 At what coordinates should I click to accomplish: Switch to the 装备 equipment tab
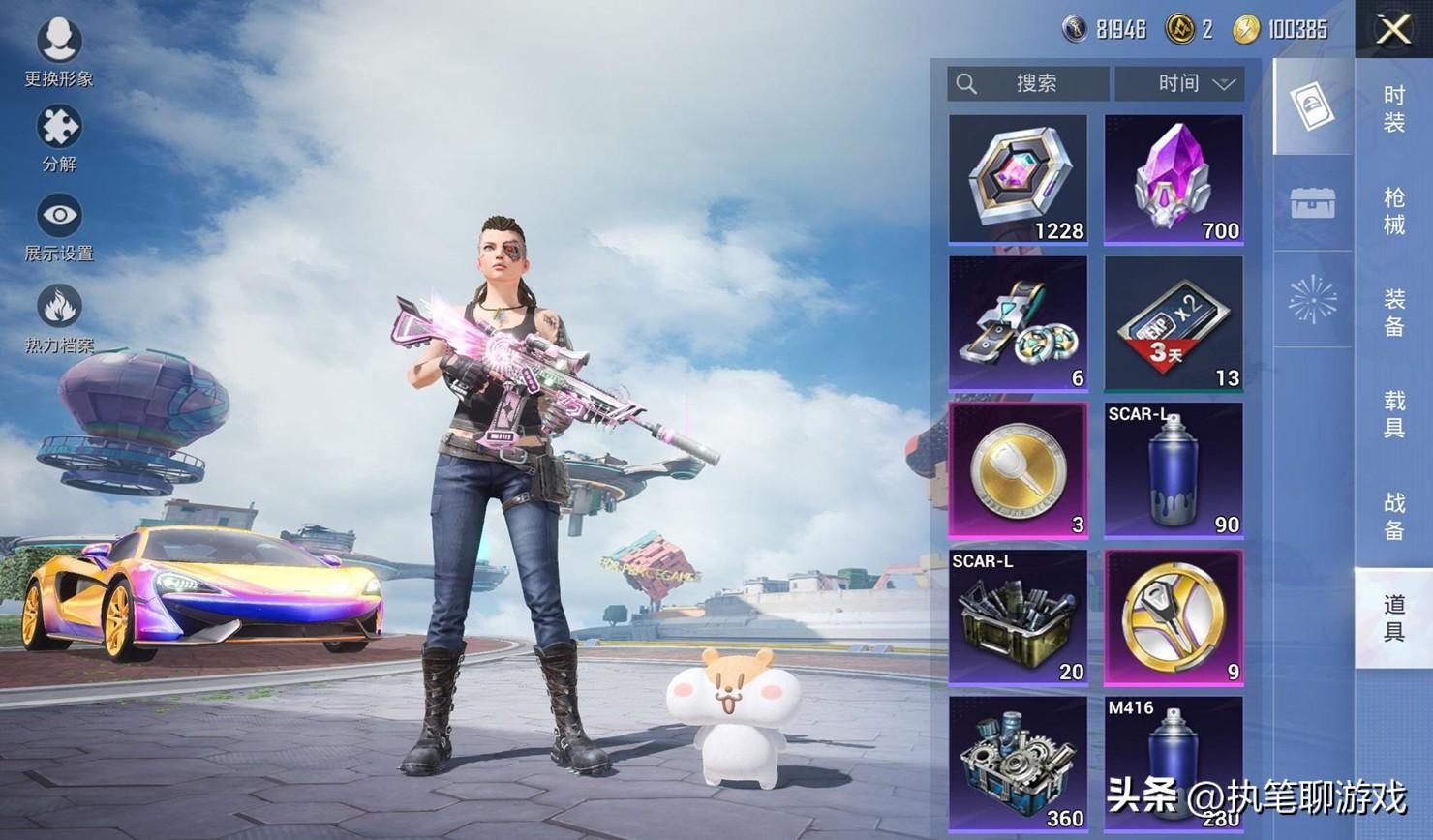(x=1393, y=313)
